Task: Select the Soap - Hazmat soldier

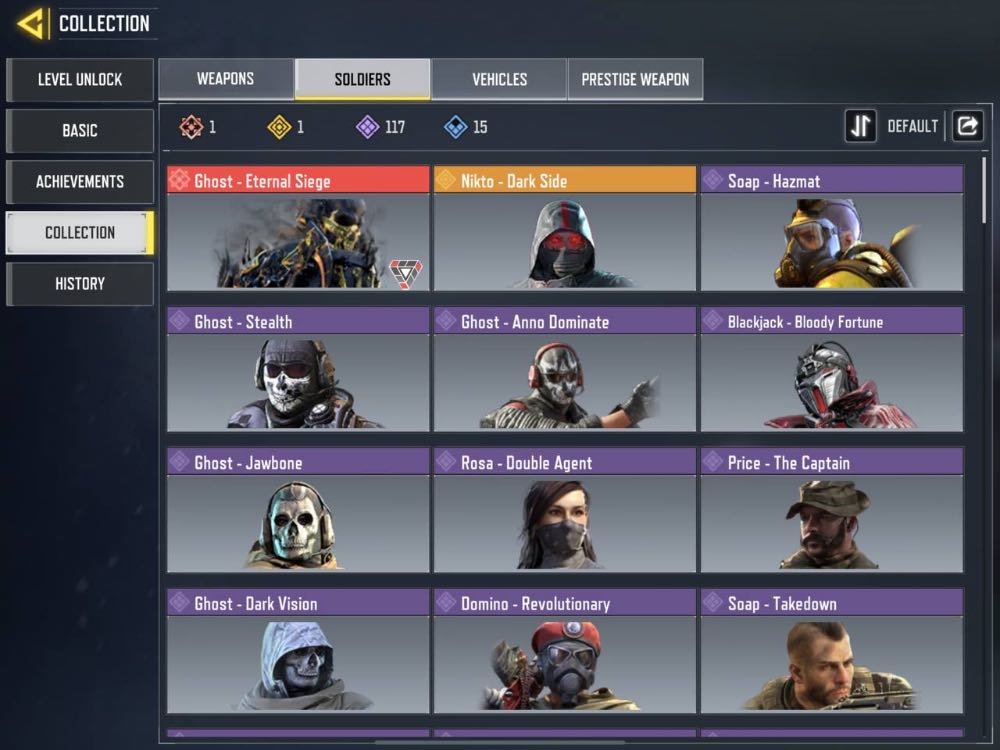Action: 832,228
